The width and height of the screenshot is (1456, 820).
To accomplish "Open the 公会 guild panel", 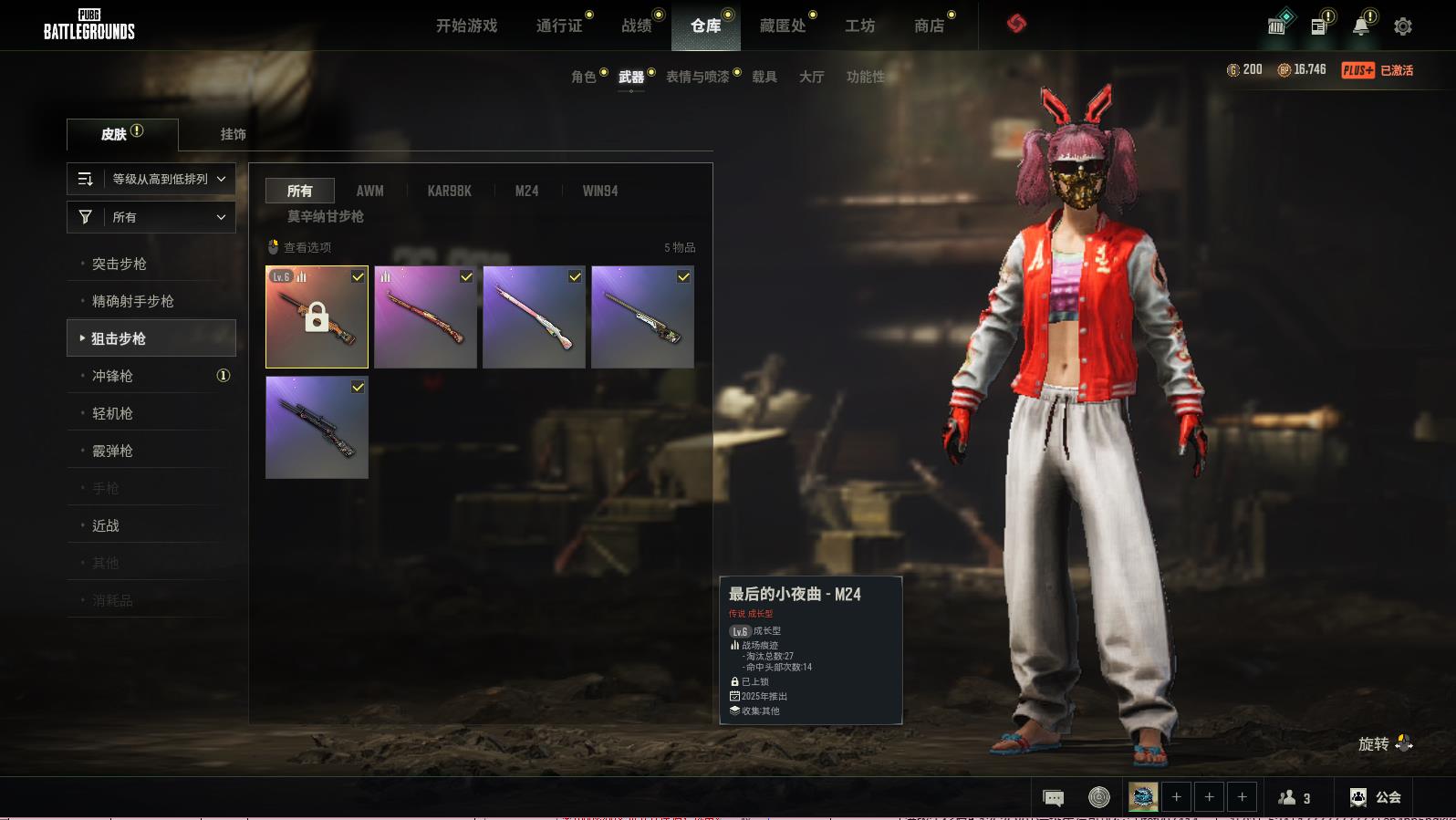I will (x=1376, y=797).
